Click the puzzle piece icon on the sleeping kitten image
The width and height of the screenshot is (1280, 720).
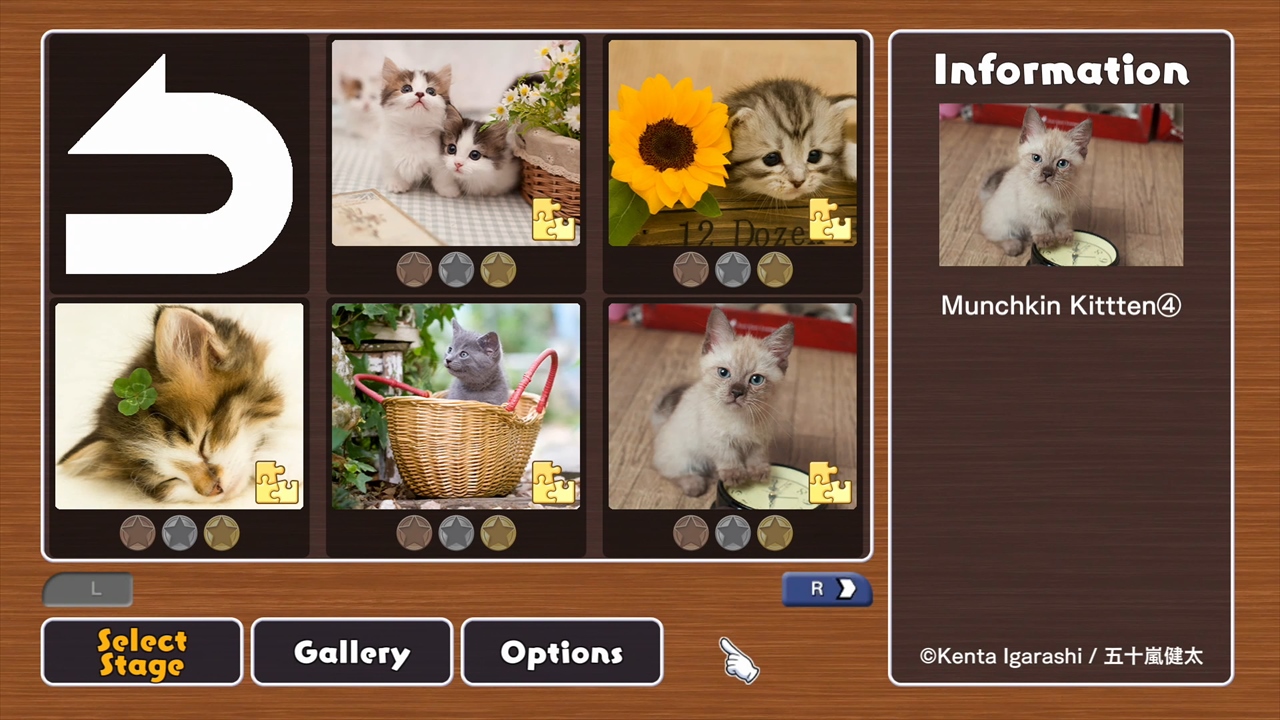click(276, 483)
